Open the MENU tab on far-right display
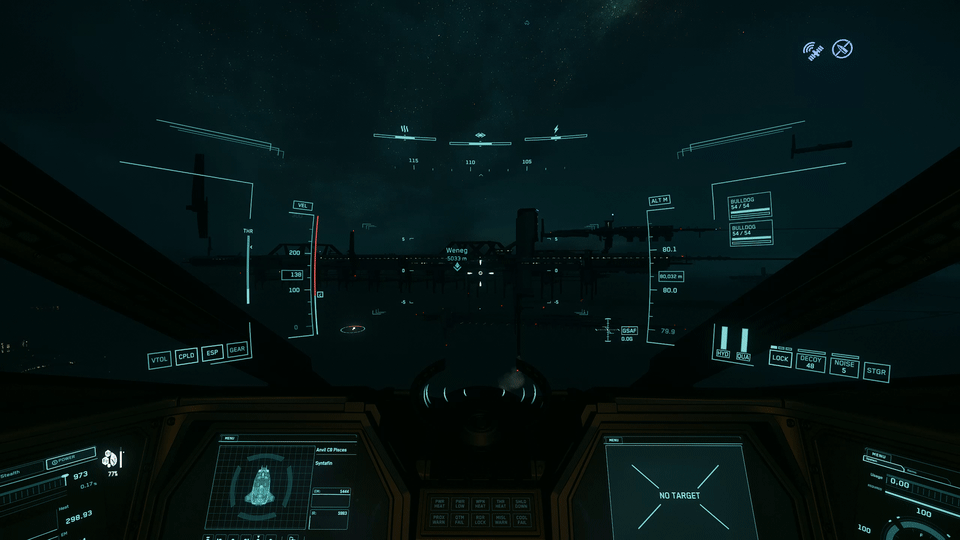This screenshot has width=960, height=540. click(880, 455)
